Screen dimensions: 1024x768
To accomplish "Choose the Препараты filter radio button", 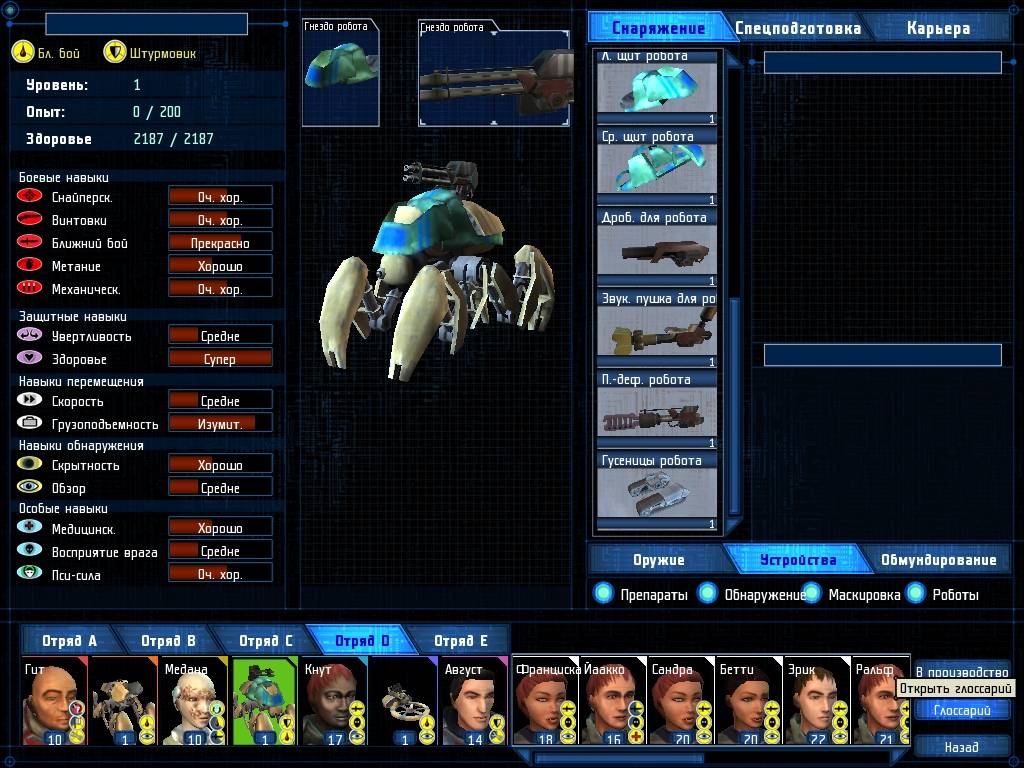I will (603, 594).
